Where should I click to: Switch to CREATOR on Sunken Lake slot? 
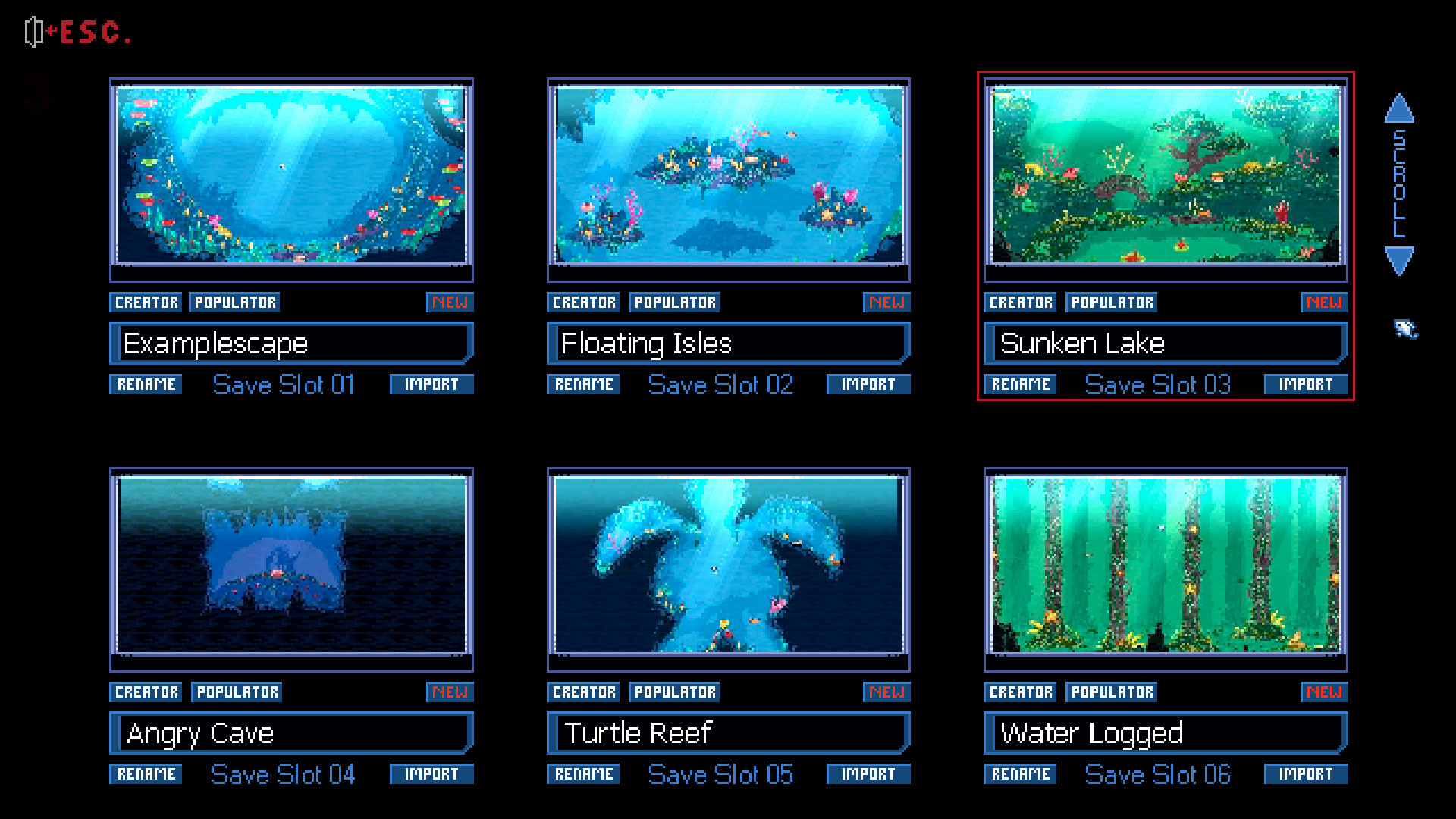point(1019,302)
